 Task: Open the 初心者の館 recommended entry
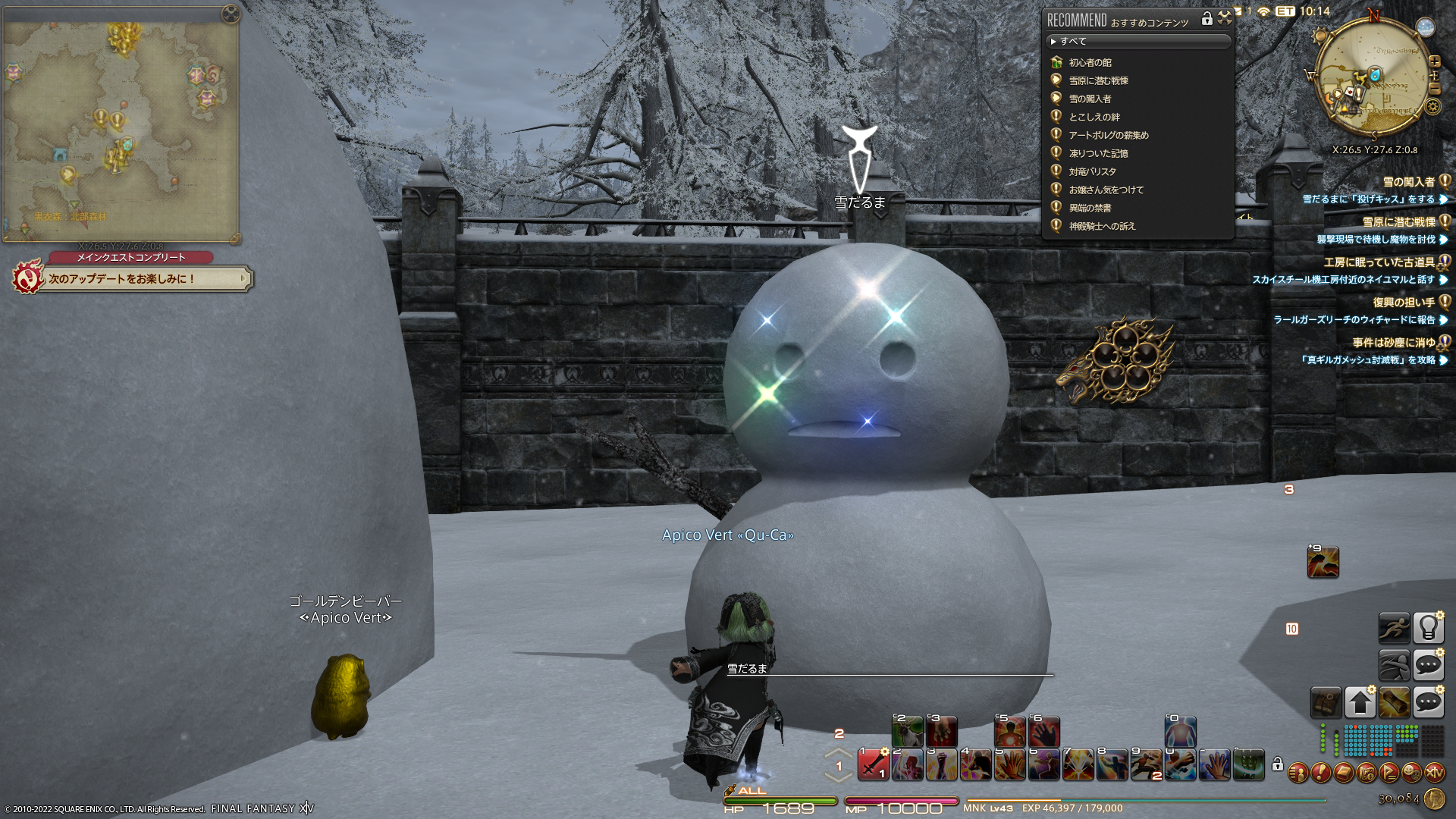coord(1090,62)
